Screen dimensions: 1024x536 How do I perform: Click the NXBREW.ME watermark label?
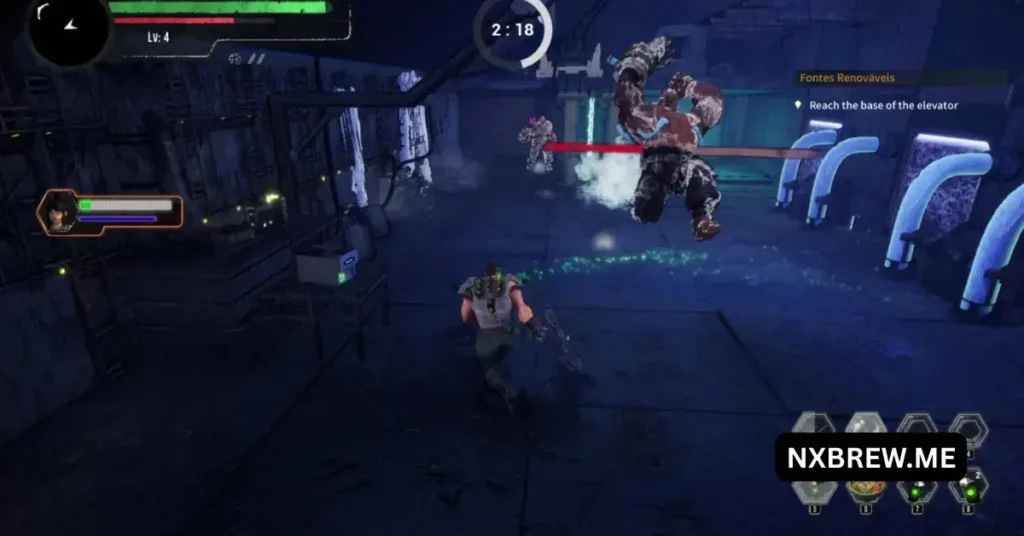[x=870, y=458]
